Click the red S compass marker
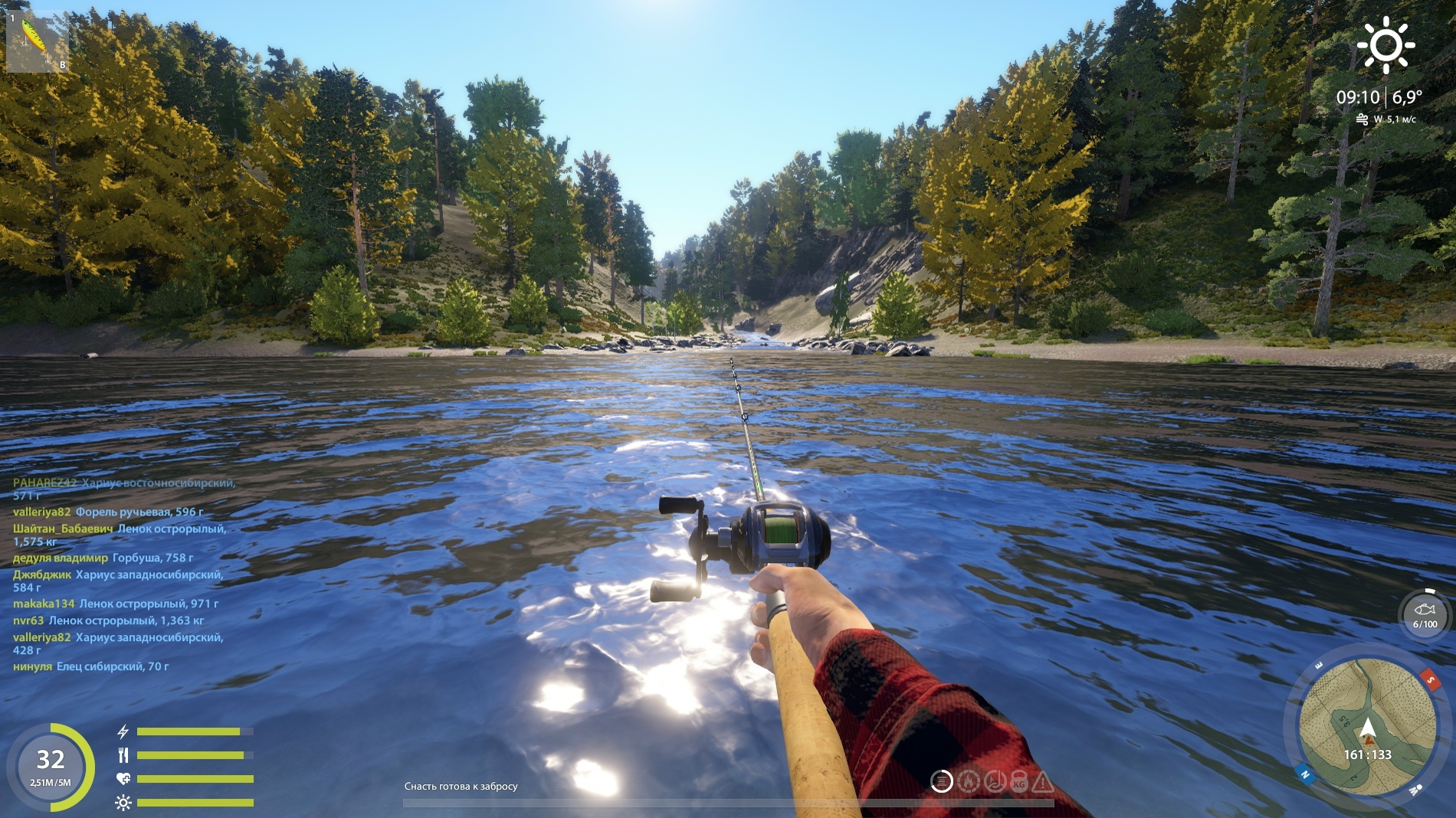The height and width of the screenshot is (818, 1456). coord(1430,679)
